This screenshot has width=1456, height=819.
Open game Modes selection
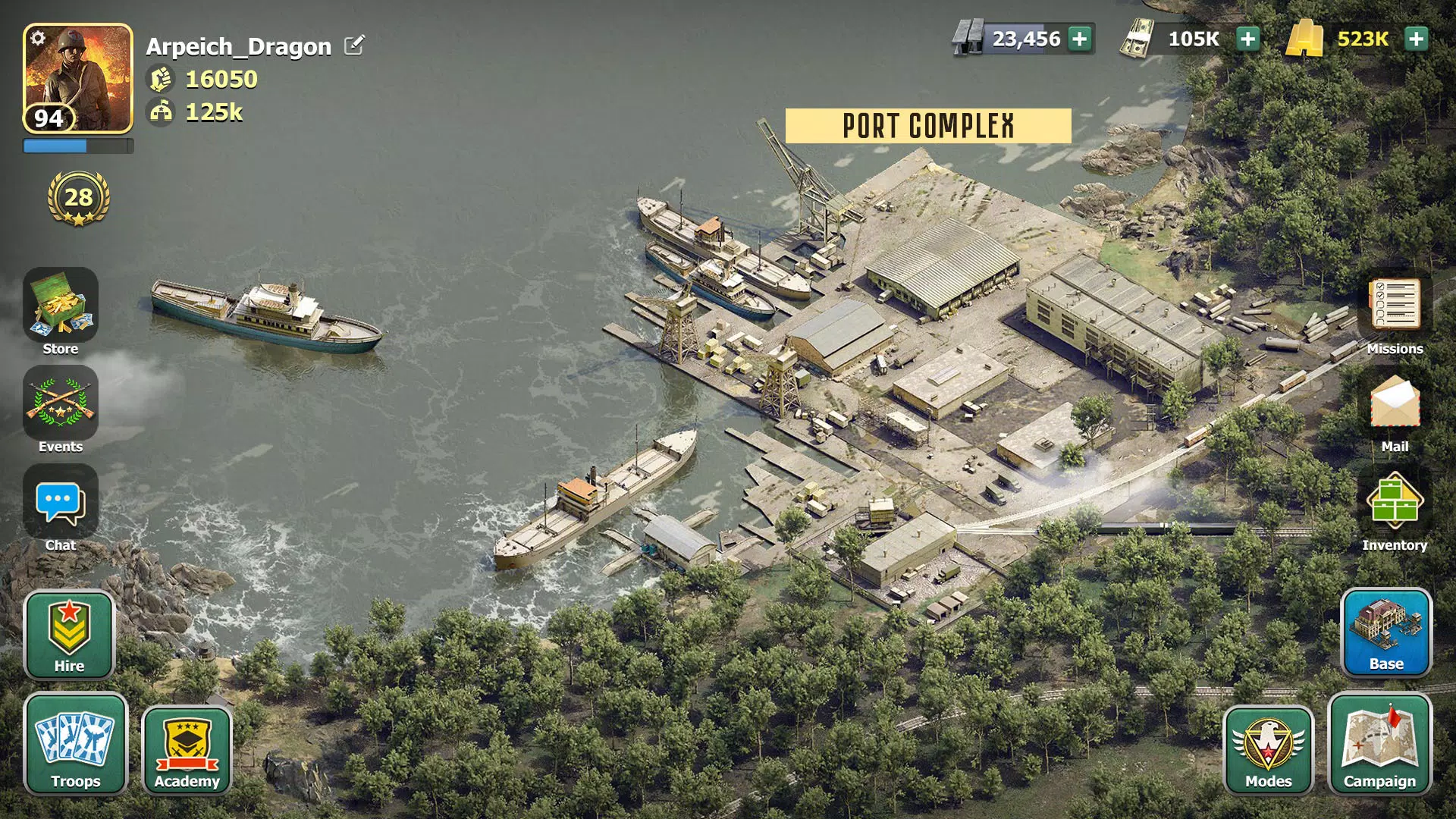click(1269, 747)
